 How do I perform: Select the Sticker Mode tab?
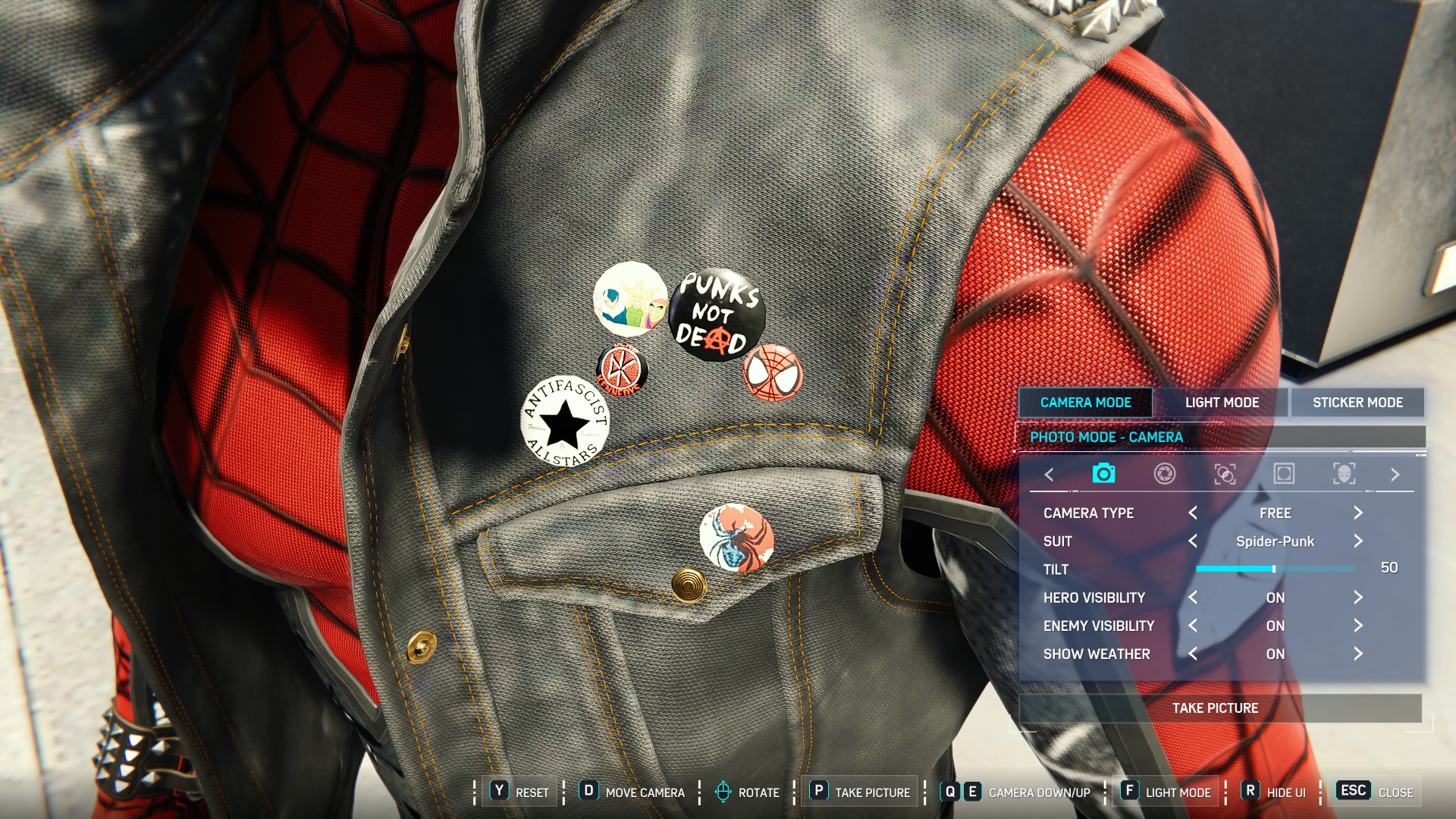pyautogui.click(x=1357, y=403)
